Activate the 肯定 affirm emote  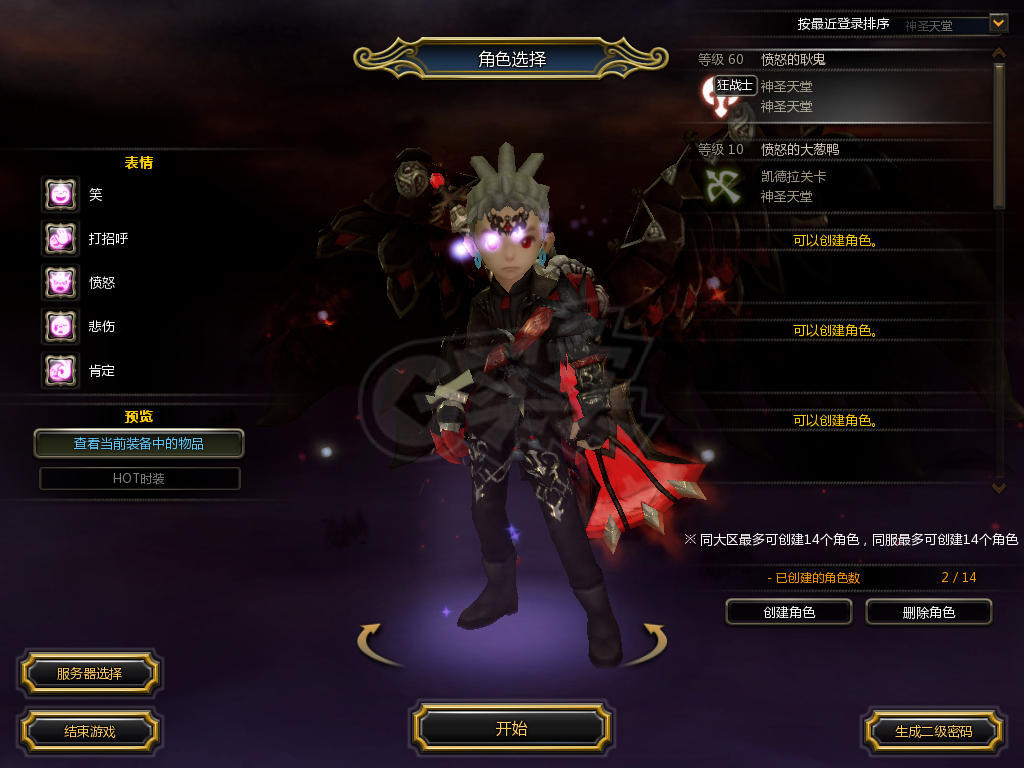(x=60, y=371)
